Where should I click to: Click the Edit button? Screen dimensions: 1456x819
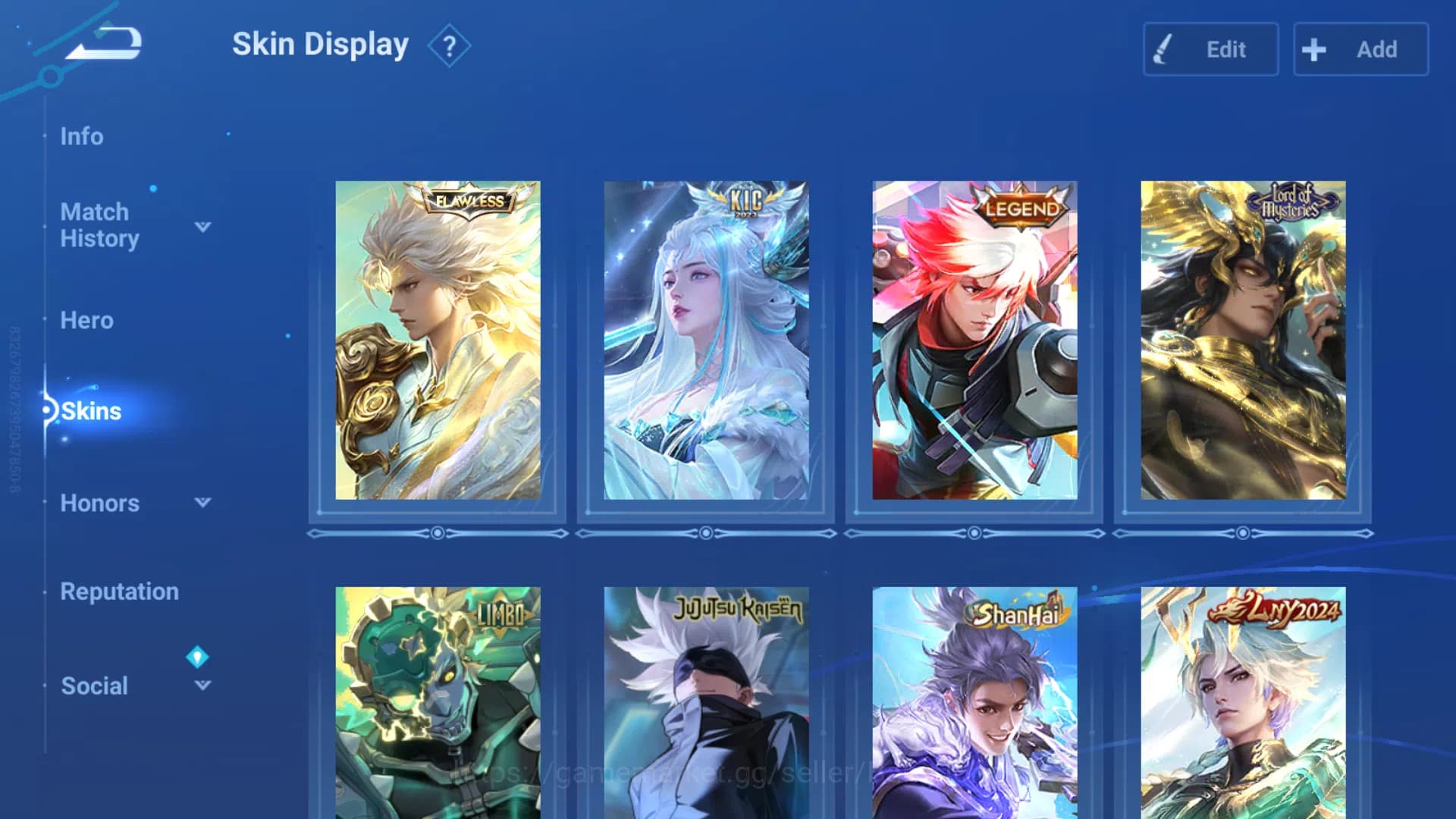tap(1210, 49)
